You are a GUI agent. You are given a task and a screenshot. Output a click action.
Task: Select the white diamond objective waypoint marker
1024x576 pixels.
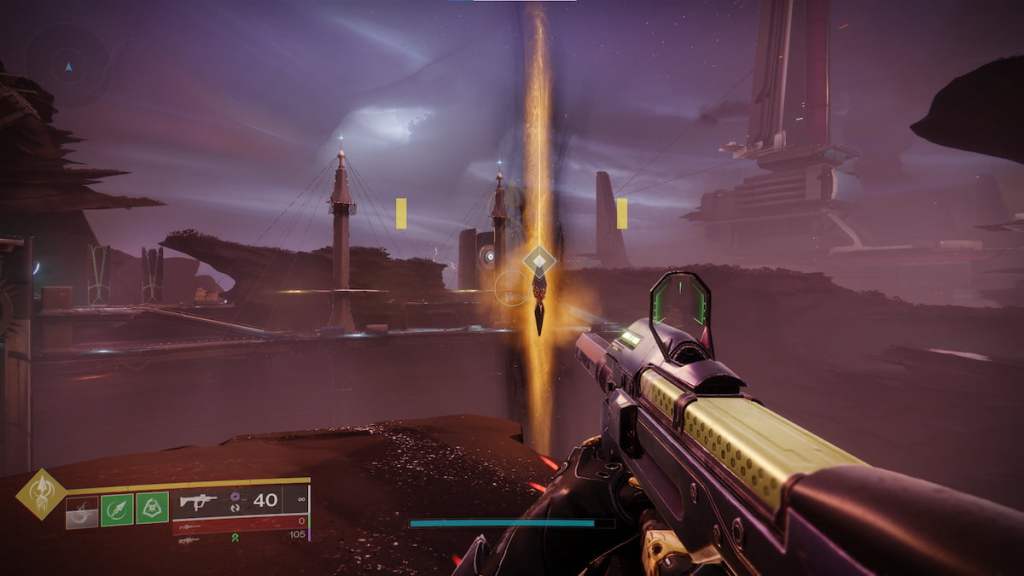pyautogui.click(x=539, y=262)
